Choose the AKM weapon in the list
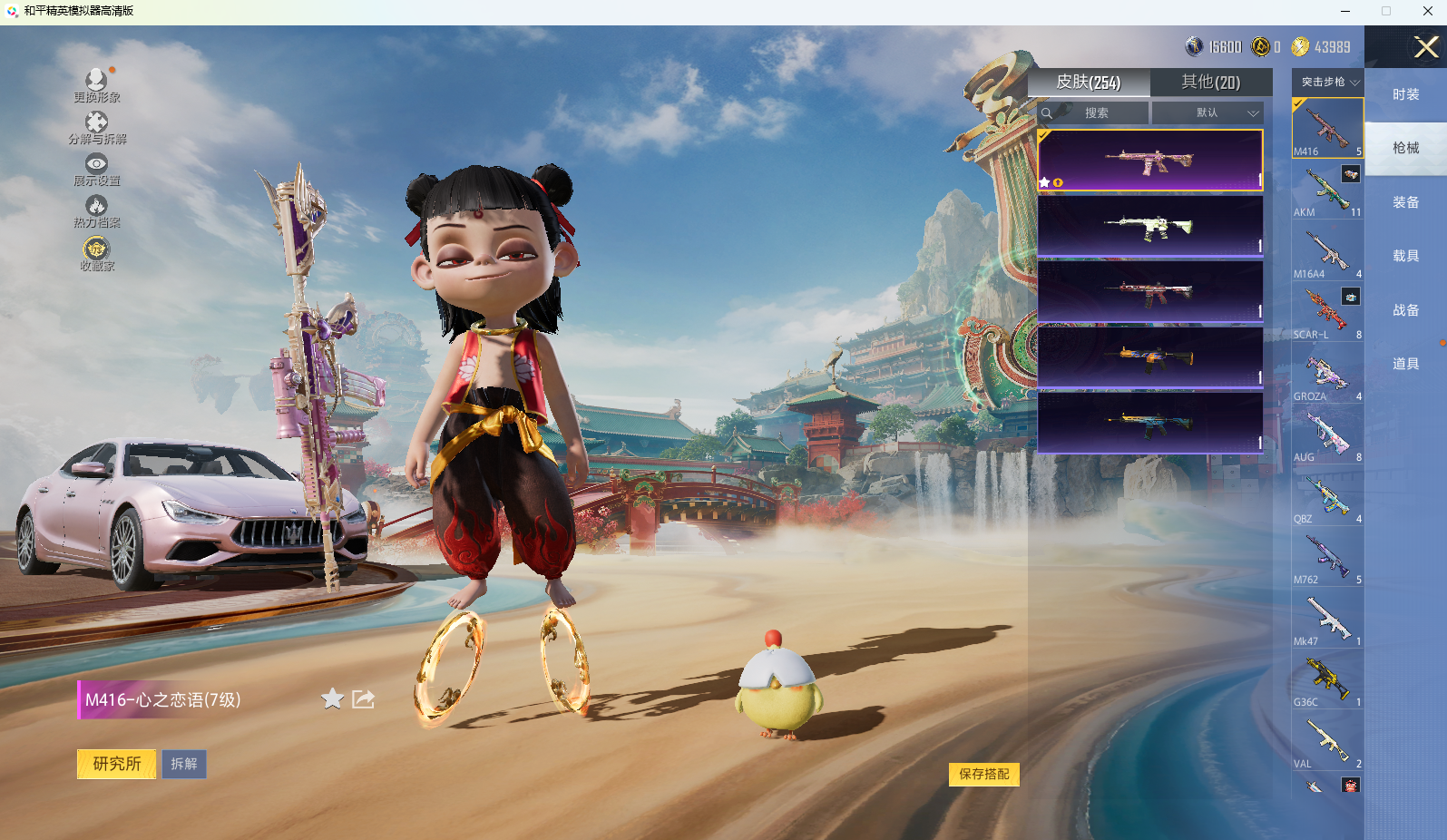This screenshot has height=840, width=1447. pyautogui.click(x=1327, y=190)
